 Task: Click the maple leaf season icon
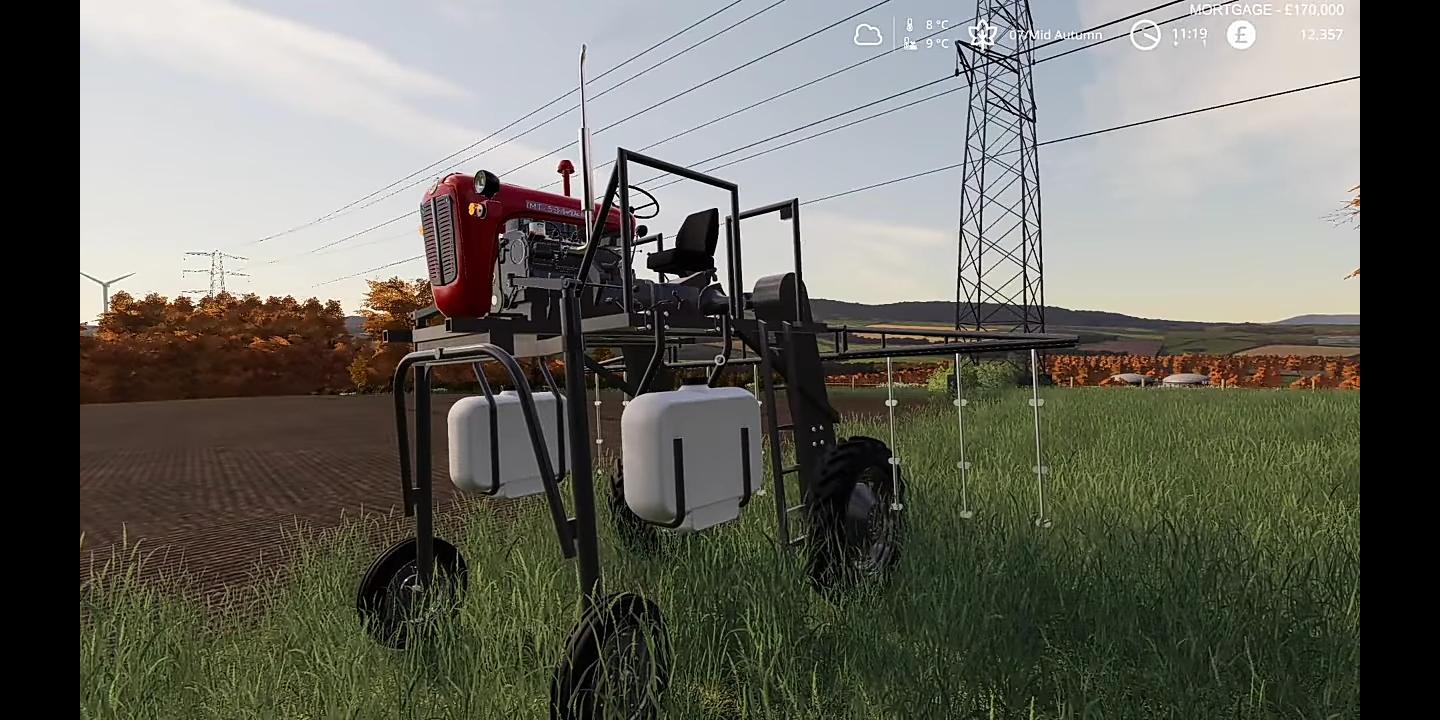[982, 34]
